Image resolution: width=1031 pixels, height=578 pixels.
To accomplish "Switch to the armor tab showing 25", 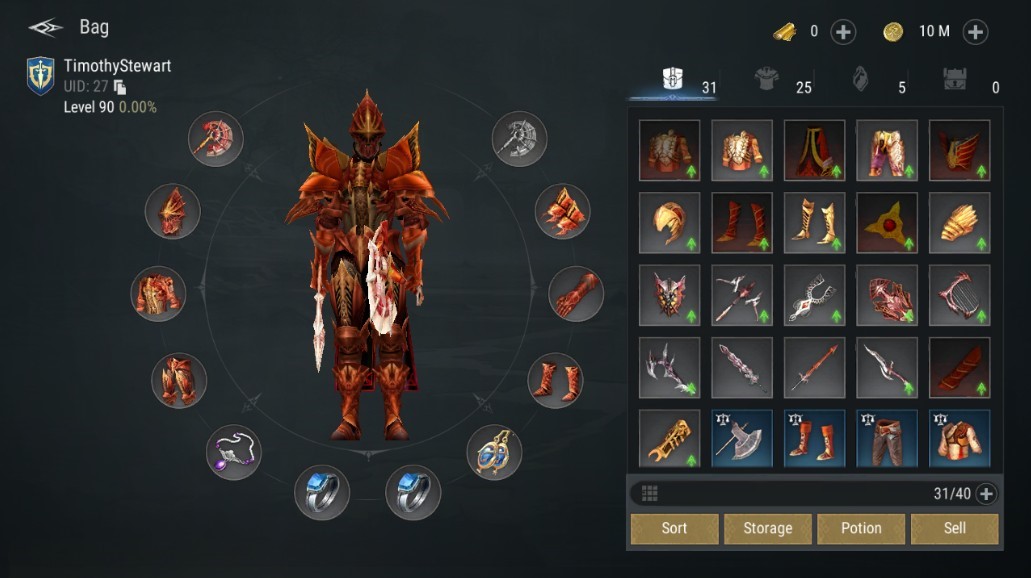I will pos(770,82).
